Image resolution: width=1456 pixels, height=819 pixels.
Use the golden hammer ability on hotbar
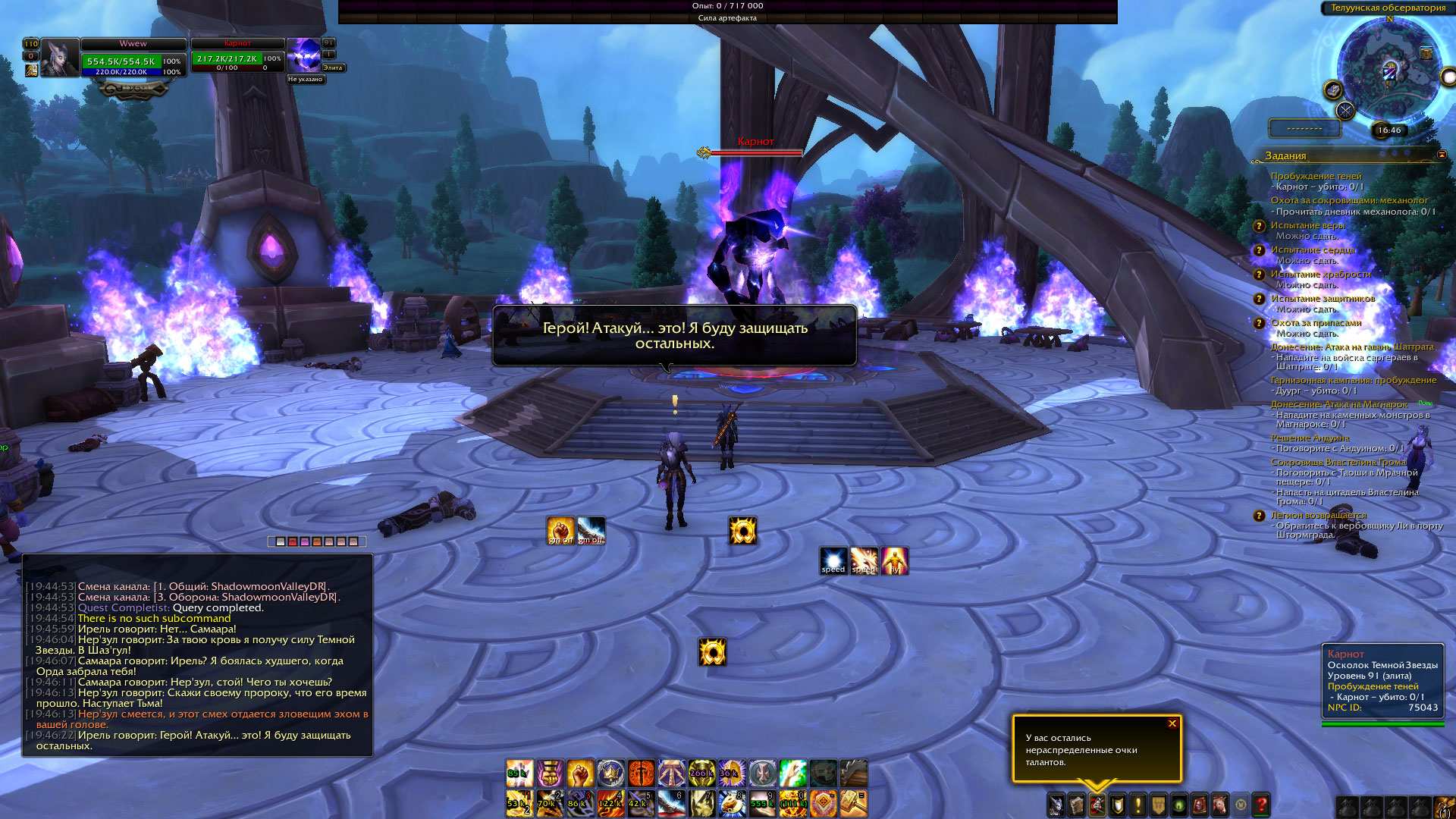(x=853, y=803)
